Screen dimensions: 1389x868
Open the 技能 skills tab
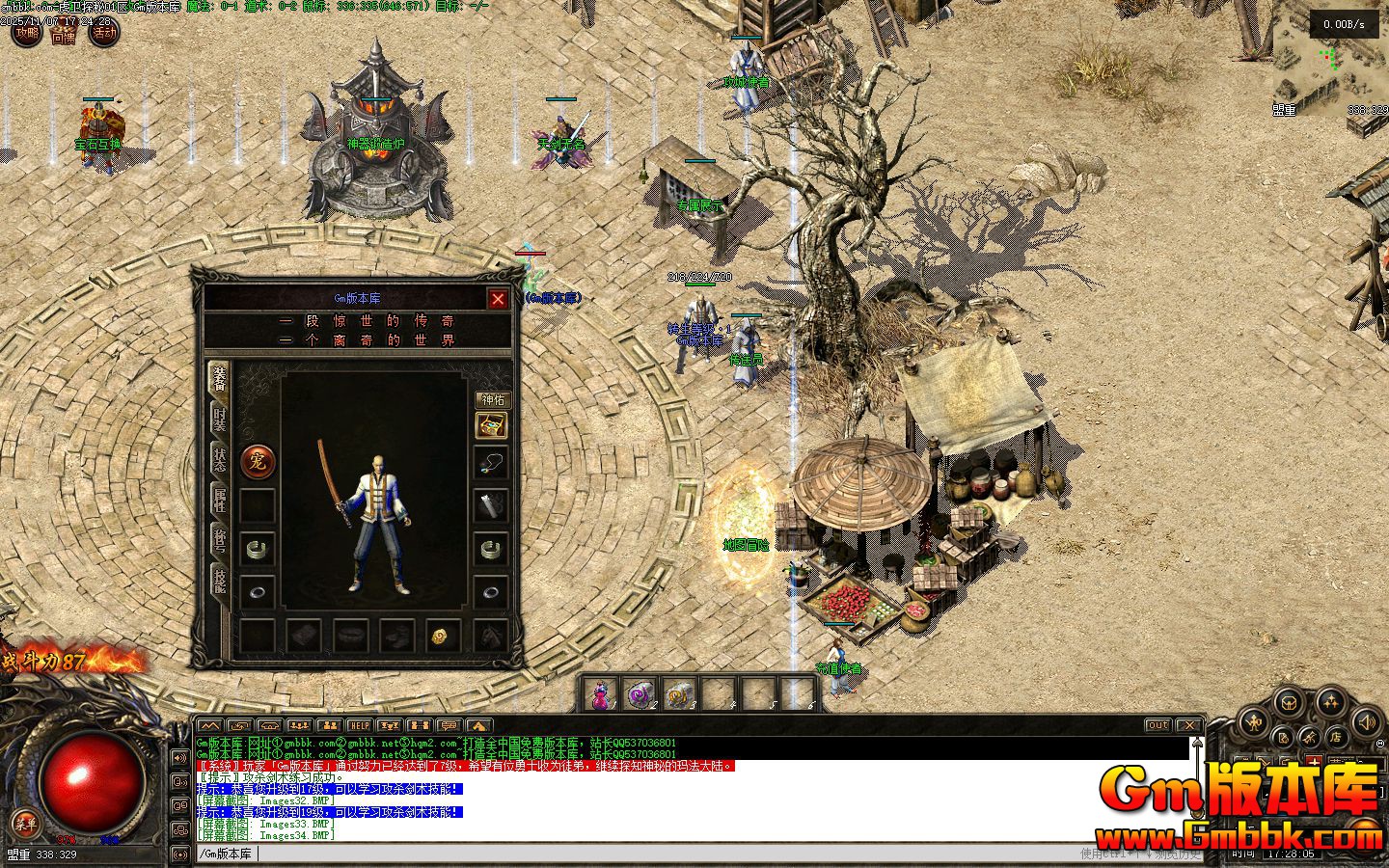click(x=220, y=582)
